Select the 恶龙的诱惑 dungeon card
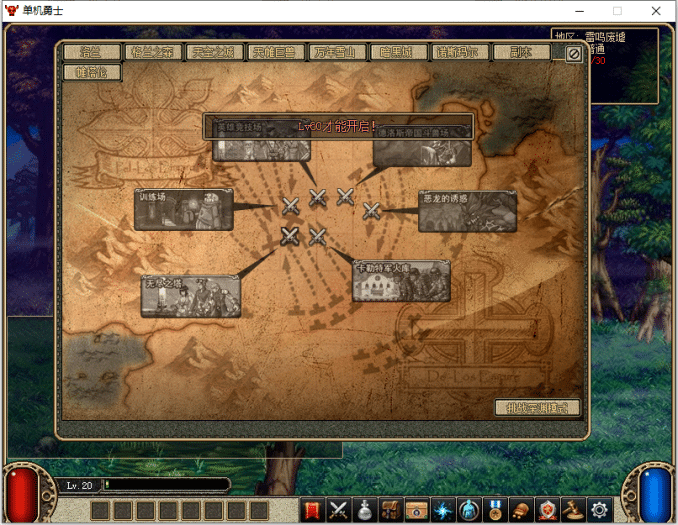The height and width of the screenshot is (525, 678). point(467,211)
